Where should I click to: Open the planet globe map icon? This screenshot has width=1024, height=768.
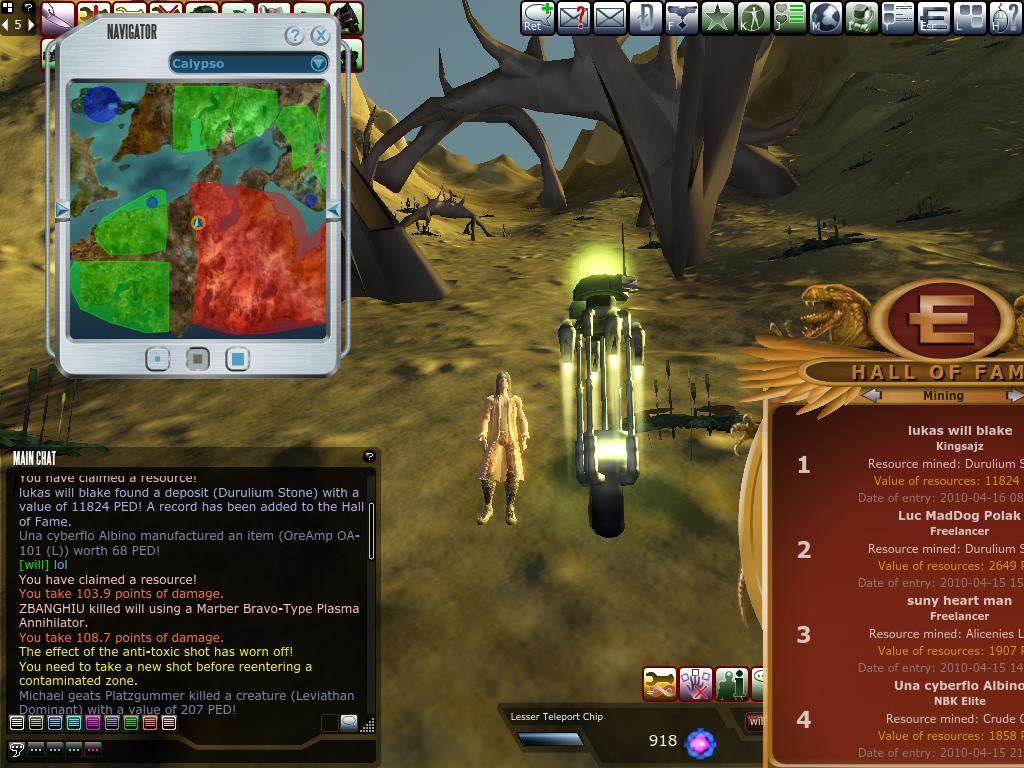(826, 18)
